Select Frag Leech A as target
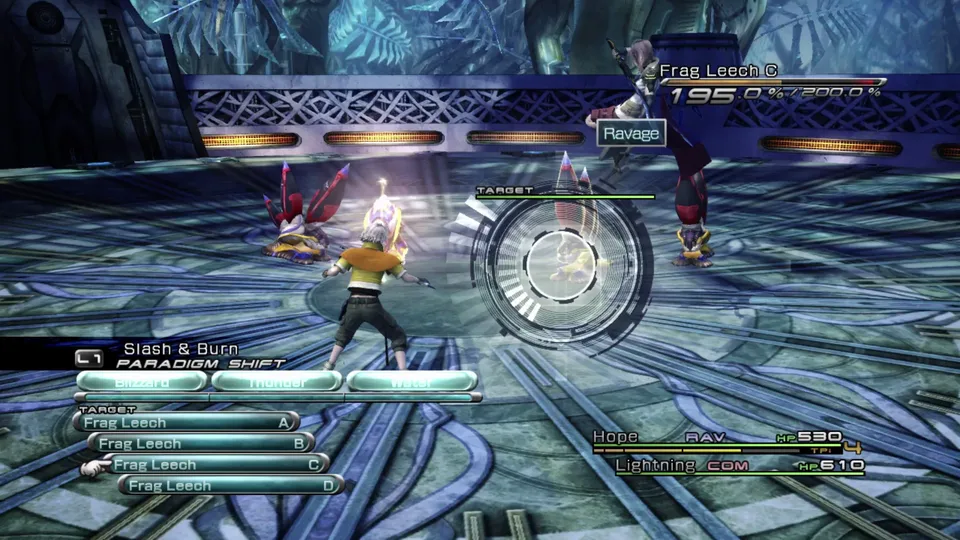 (x=186, y=423)
